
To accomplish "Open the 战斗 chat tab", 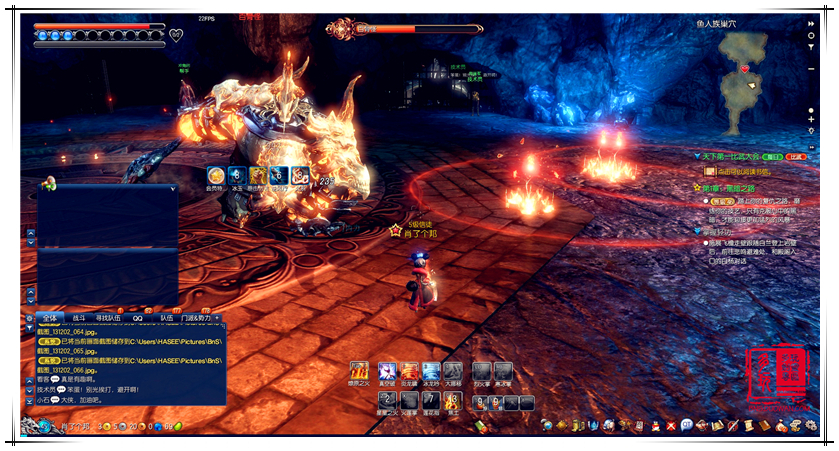I will pyautogui.click(x=80, y=318).
